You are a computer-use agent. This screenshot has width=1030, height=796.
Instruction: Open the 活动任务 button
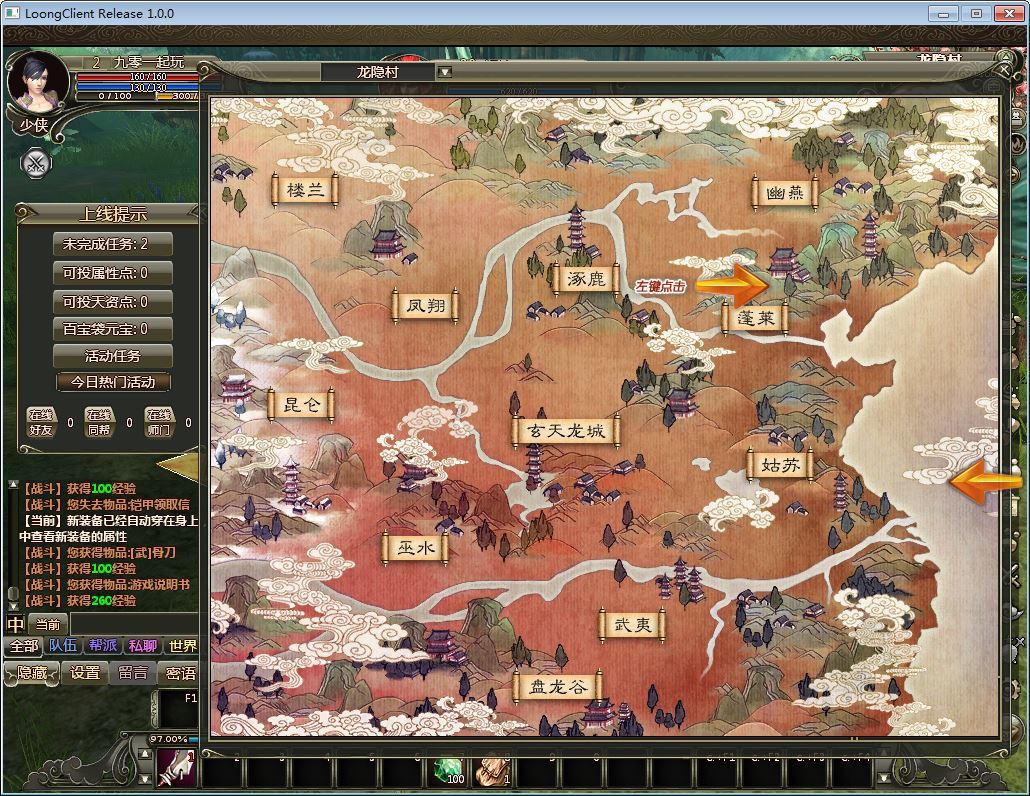pyautogui.click(x=113, y=355)
